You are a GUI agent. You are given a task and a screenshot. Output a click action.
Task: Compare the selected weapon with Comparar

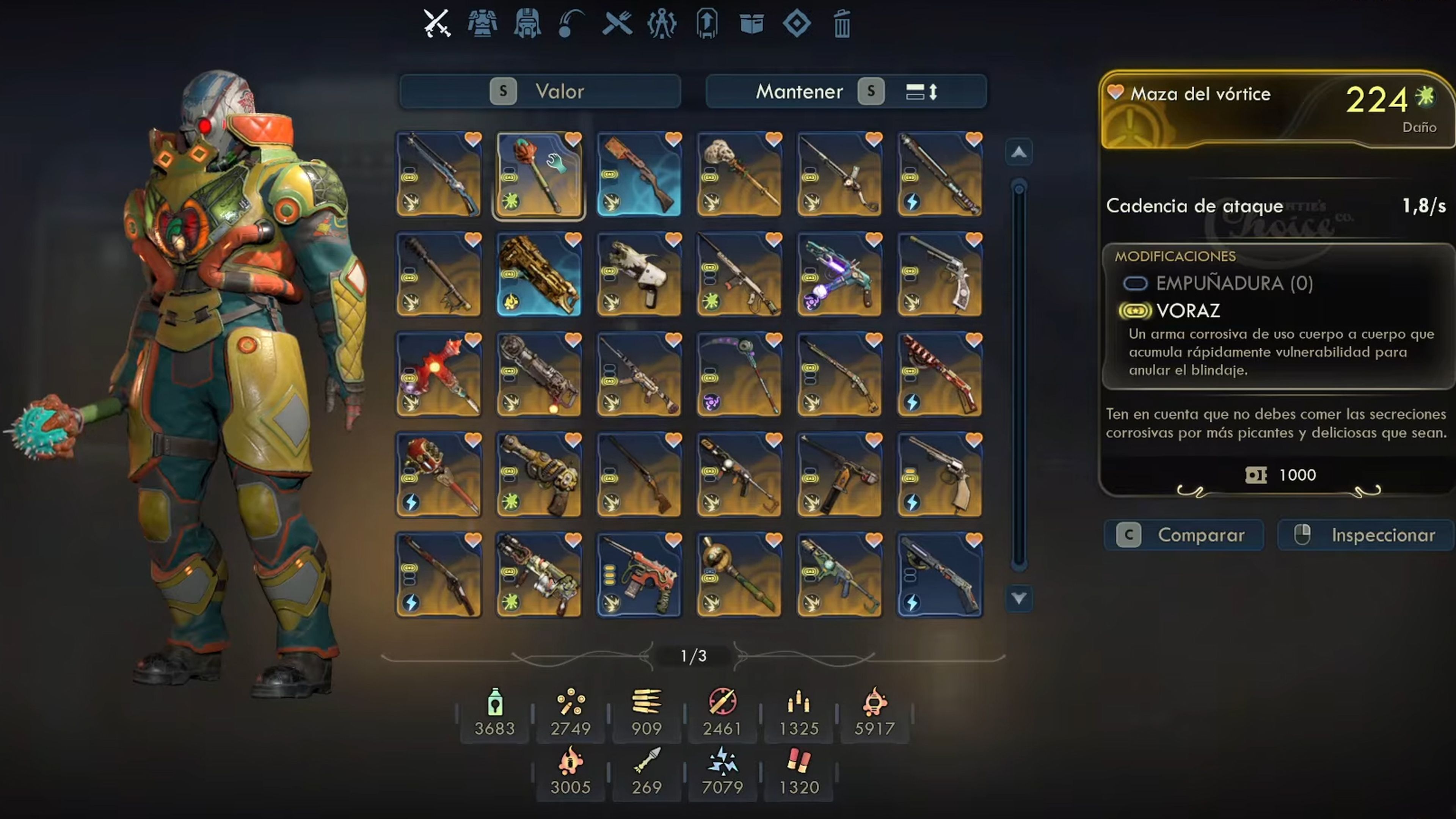tap(1183, 535)
